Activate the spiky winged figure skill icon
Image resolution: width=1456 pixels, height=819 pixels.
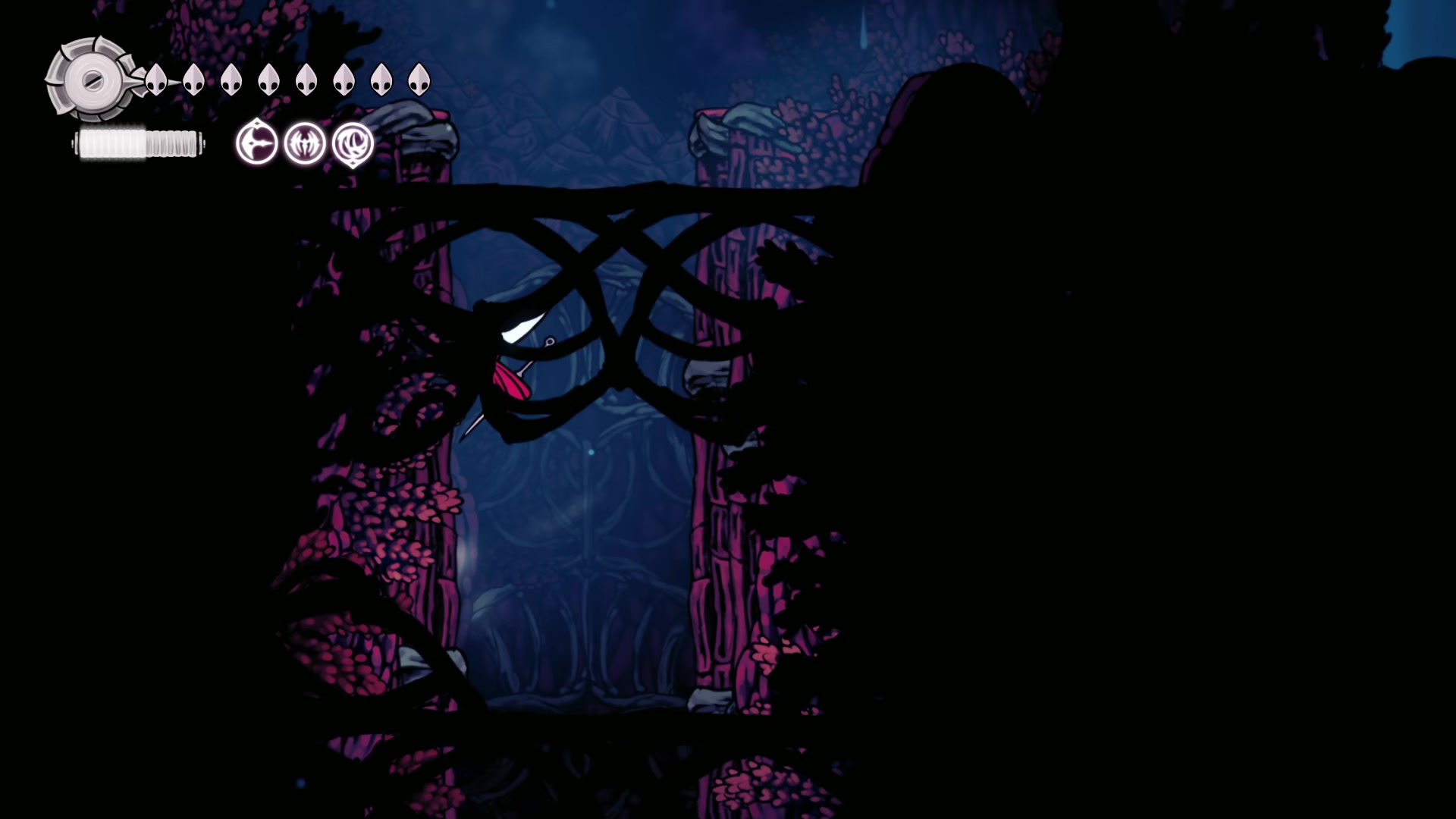(305, 143)
